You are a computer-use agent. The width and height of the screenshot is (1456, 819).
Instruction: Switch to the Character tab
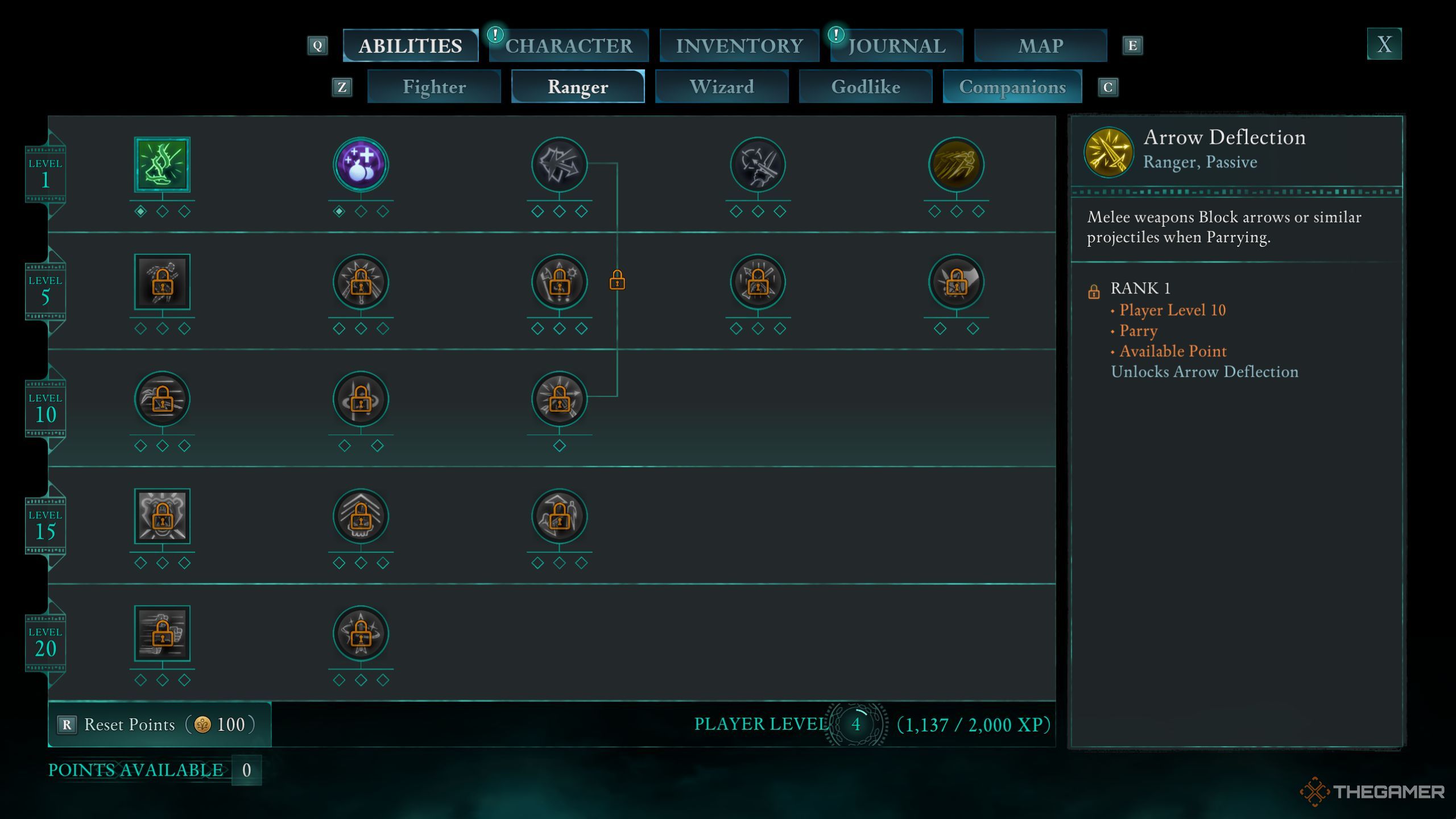(x=568, y=45)
